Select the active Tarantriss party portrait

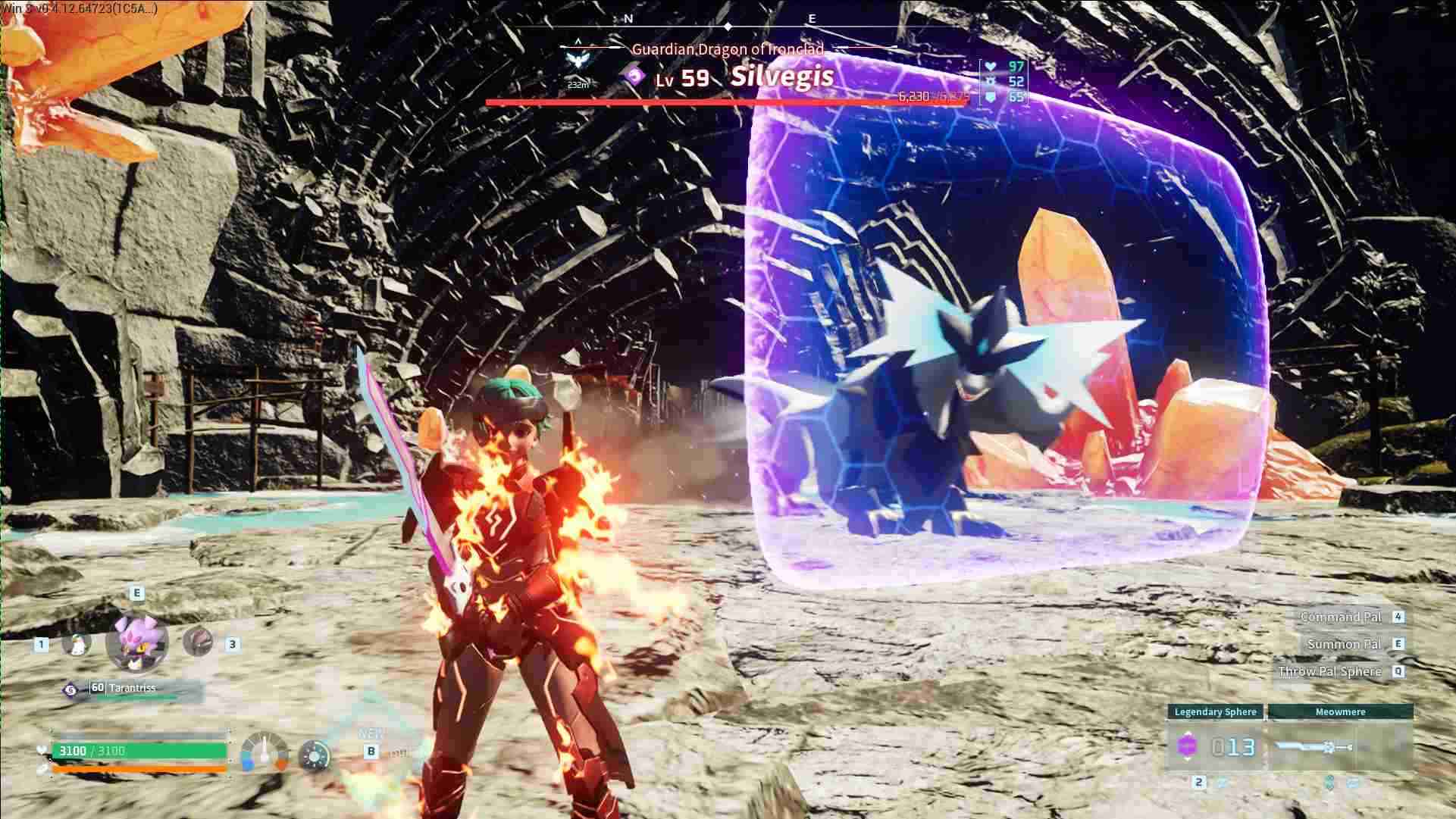pos(137,642)
